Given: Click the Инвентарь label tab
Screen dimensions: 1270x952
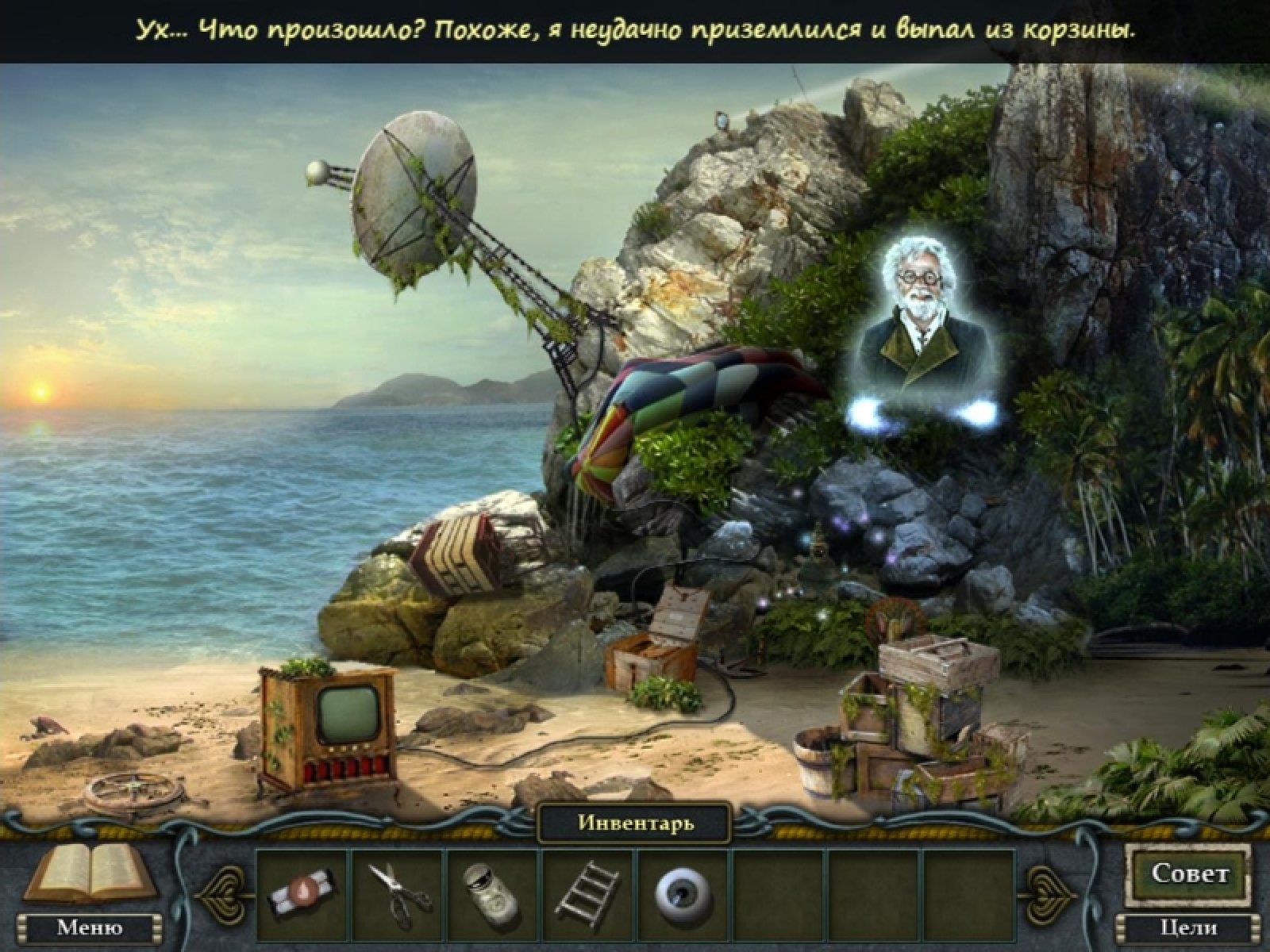Looking at the screenshot, I should 635,823.
